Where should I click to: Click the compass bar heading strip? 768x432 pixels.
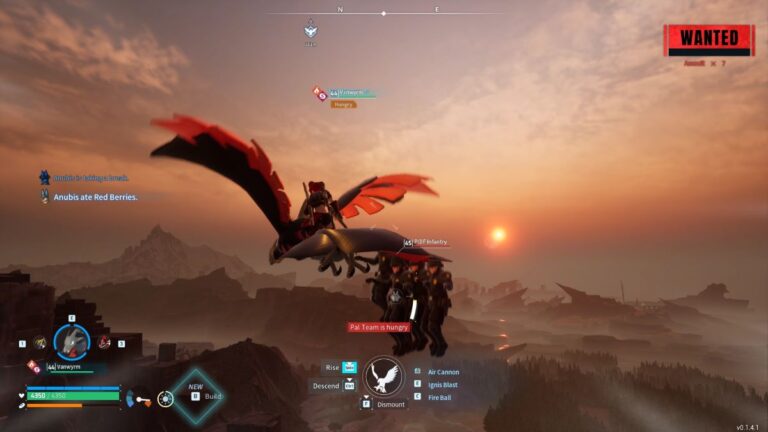pyautogui.click(x=384, y=13)
